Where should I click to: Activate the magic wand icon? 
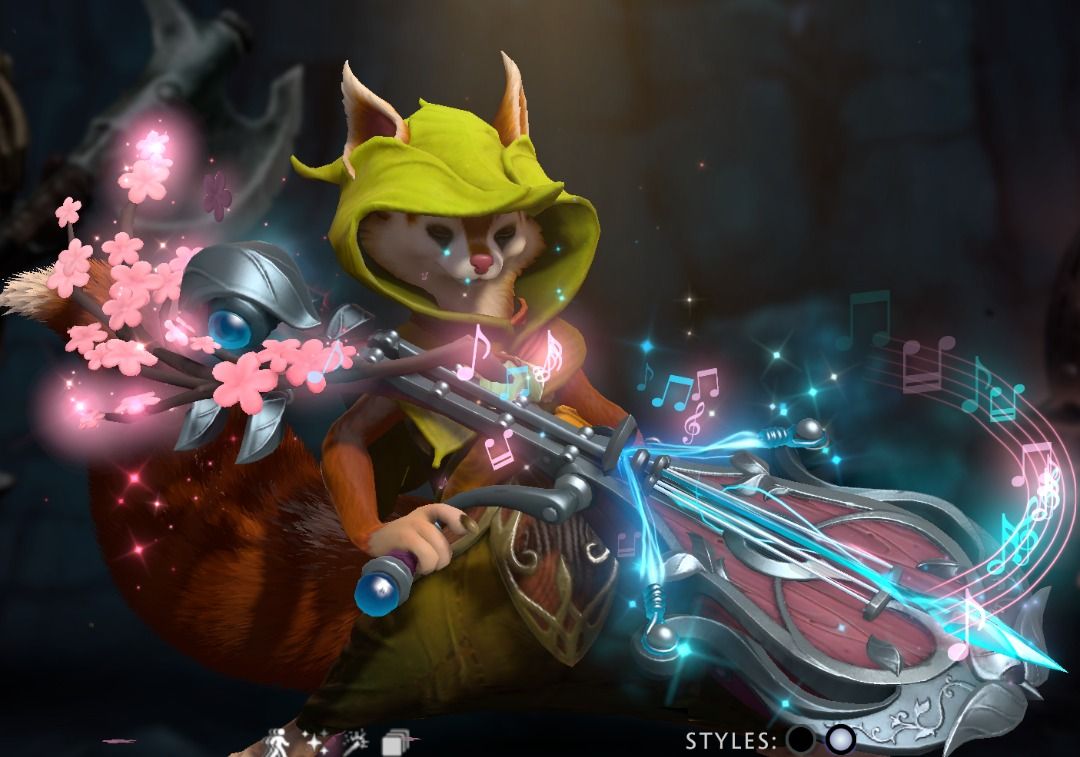pos(355,742)
